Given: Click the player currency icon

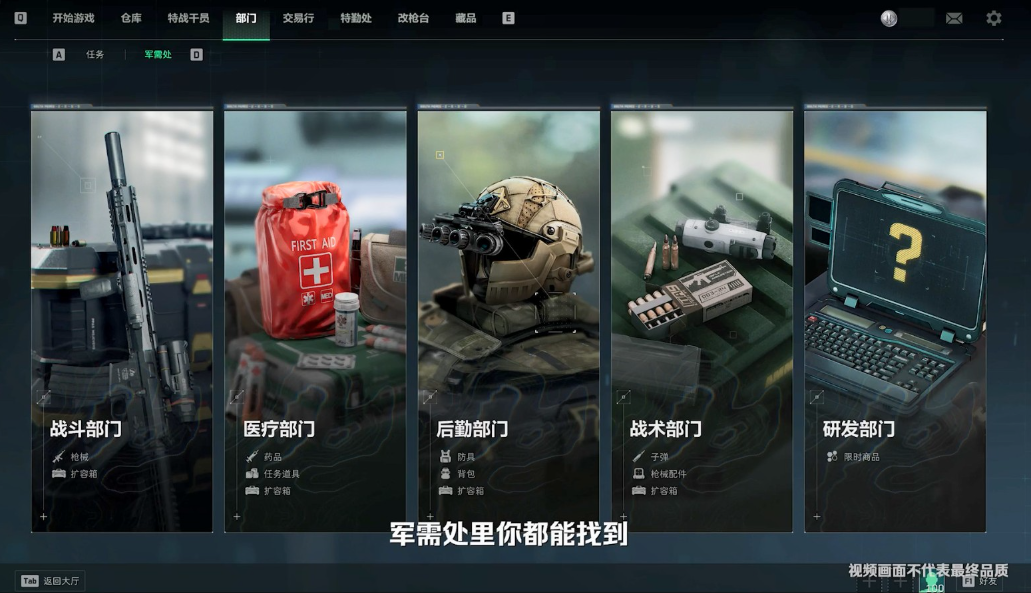Looking at the screenshot, I should pyautogui.click(x=889, y=18).
